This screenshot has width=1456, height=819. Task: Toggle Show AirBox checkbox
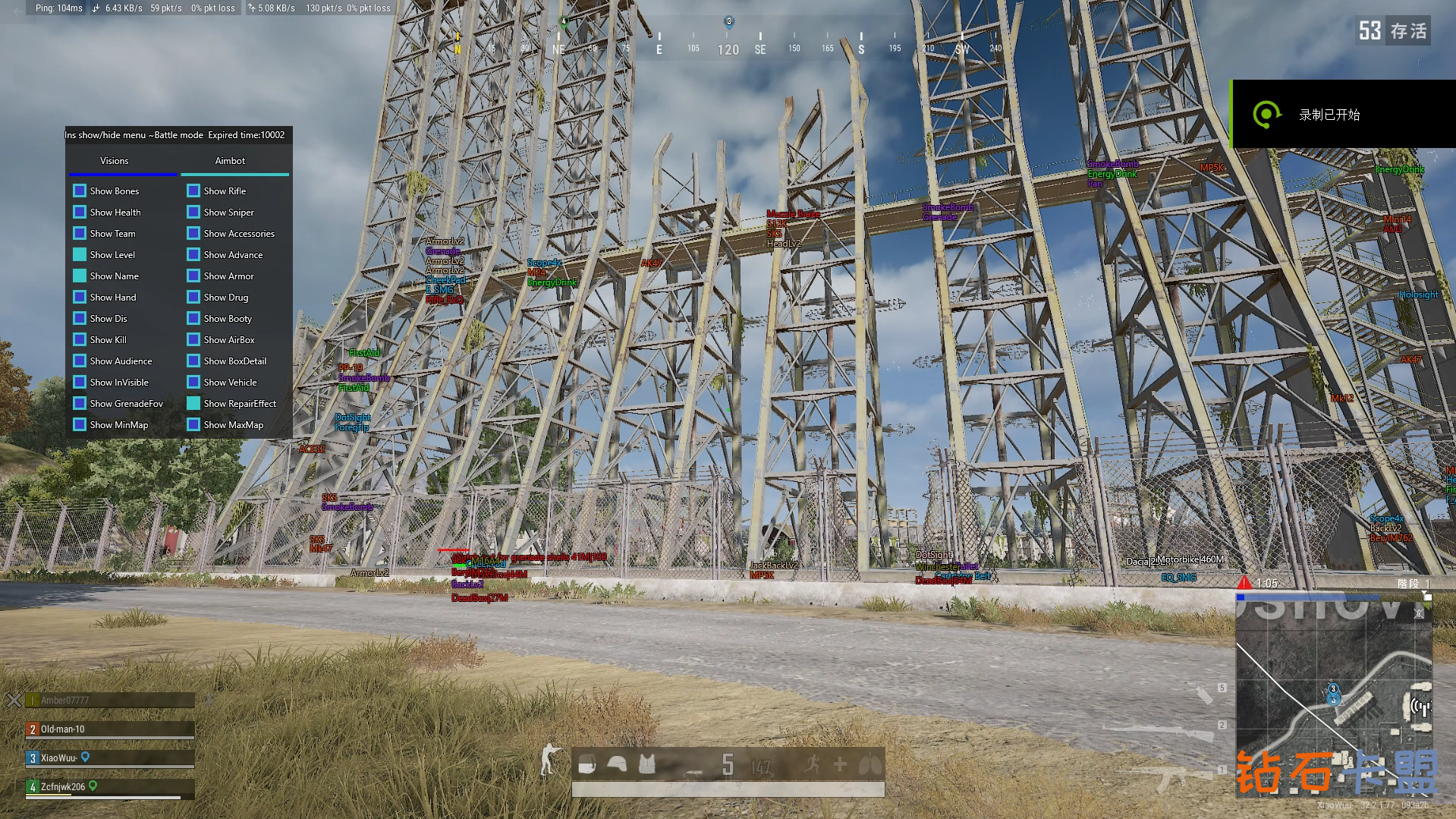193,339
